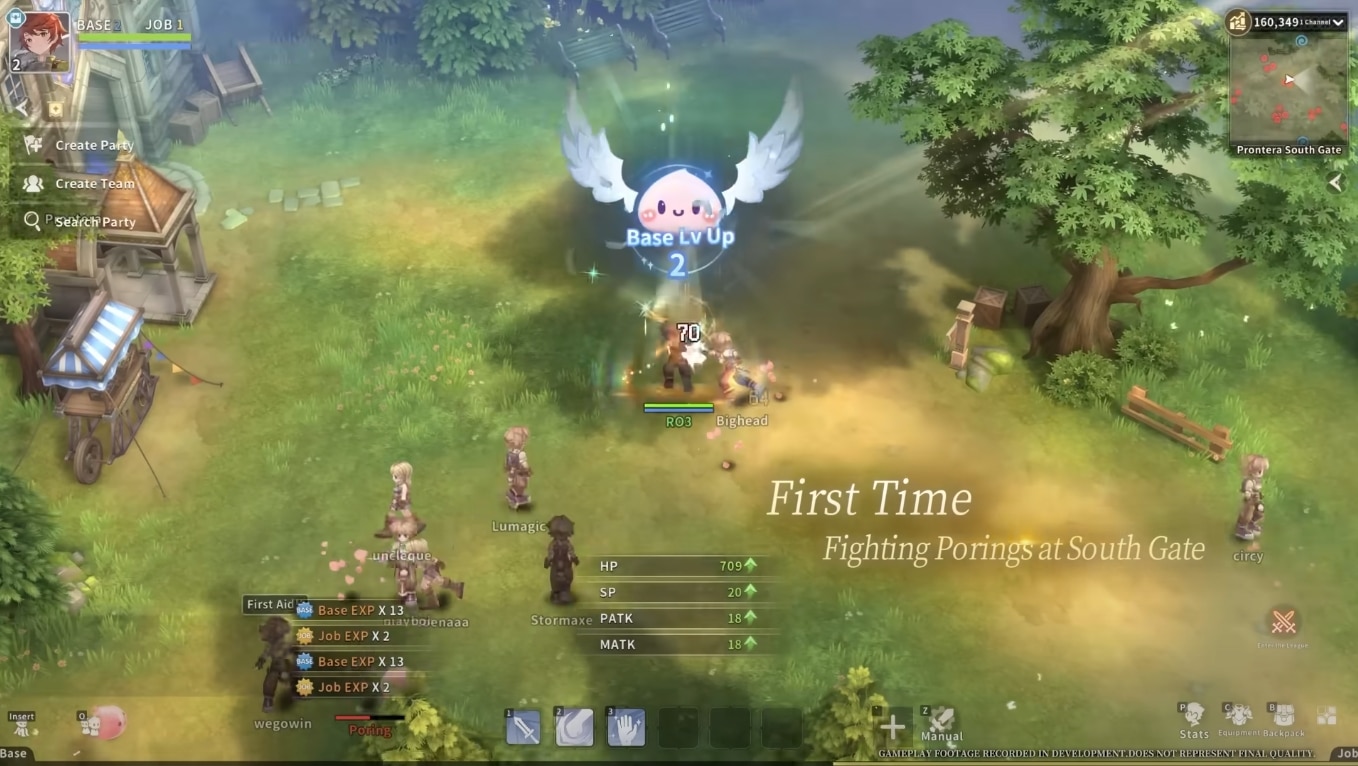Open the channel dropdown arrow
Screen dimensions: 1358x766
[1337, 22]
